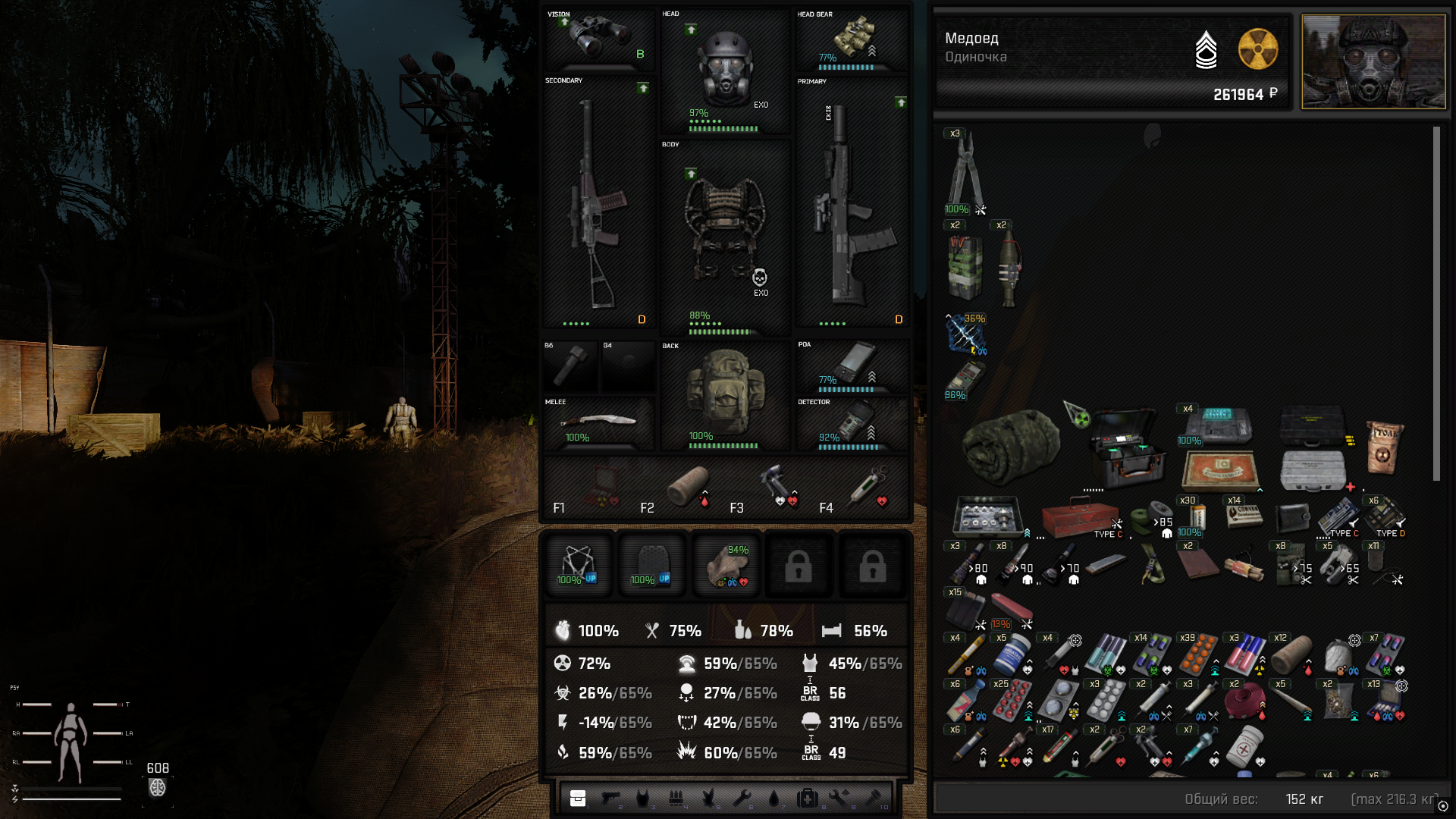The image size is (1456, 819).
Task: Select the binoculars in the Vision slot
Action: click(599, 36)
